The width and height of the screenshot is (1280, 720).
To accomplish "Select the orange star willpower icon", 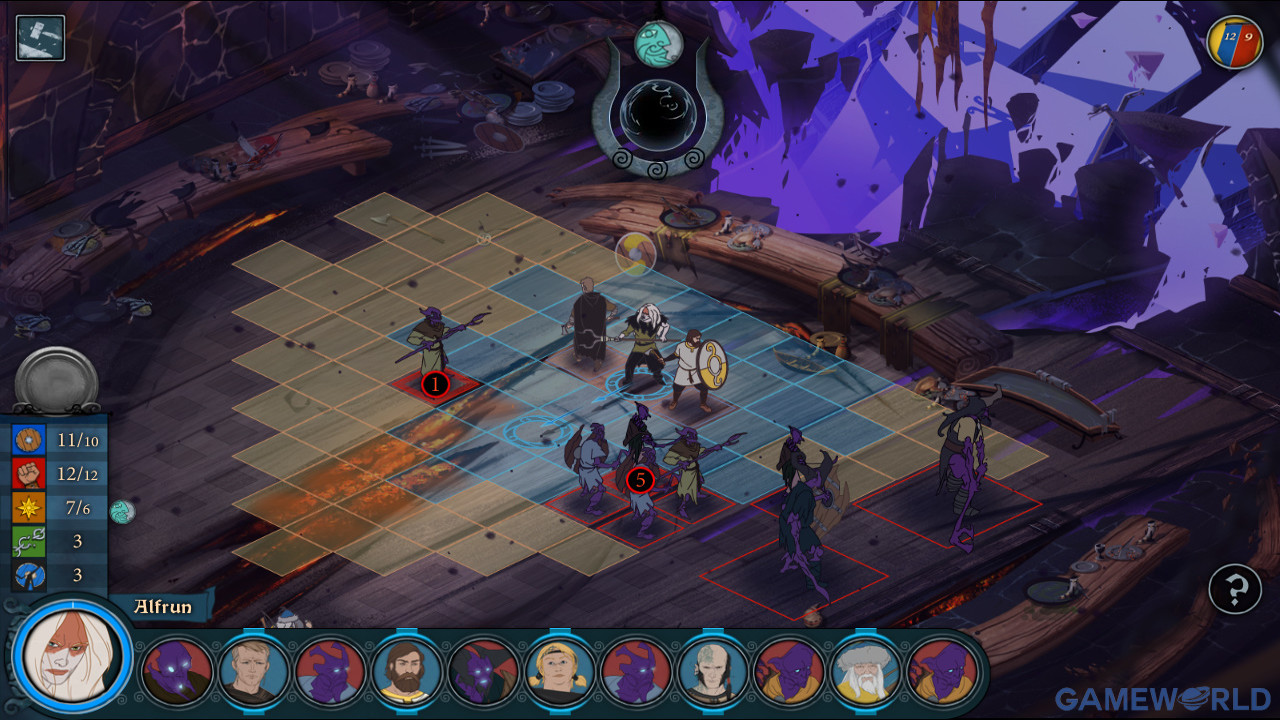I will (28, 508).
